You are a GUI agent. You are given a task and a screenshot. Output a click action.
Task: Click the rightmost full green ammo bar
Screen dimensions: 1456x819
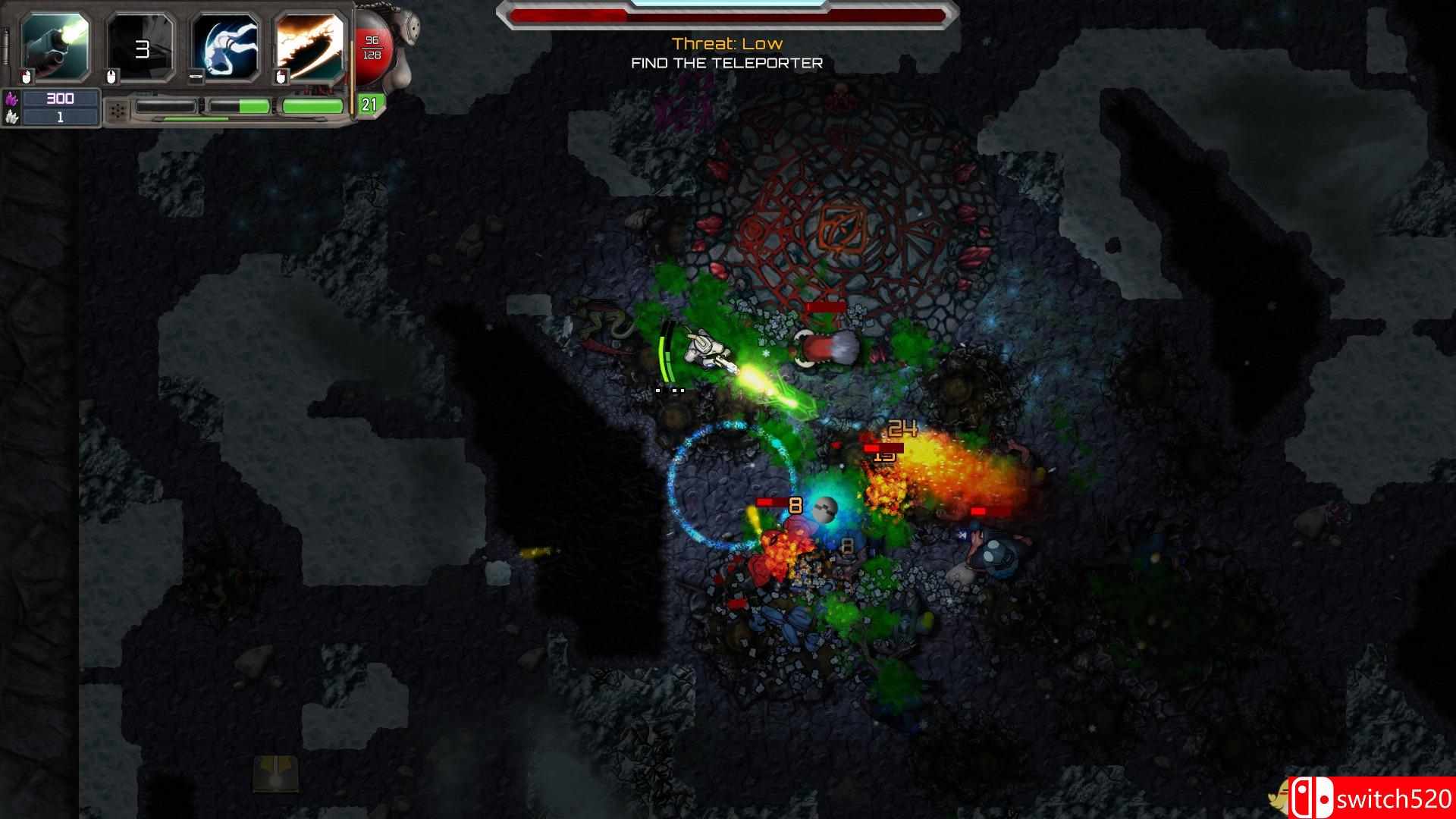tap(312, 105)
